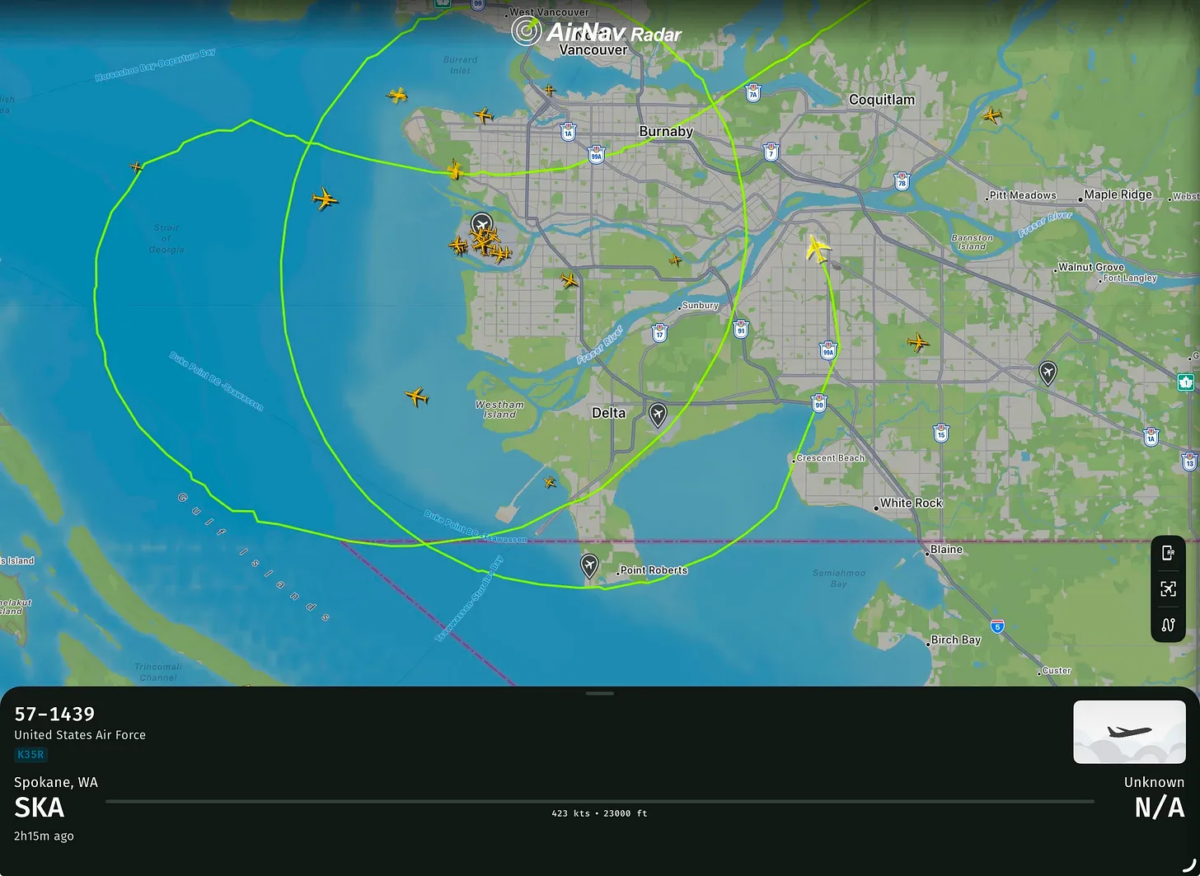The height and width of the screenshot is (876, 1200).
Task: Open Vancouver International airport marker
Action: pyautogui.click(x=482, y=223)
